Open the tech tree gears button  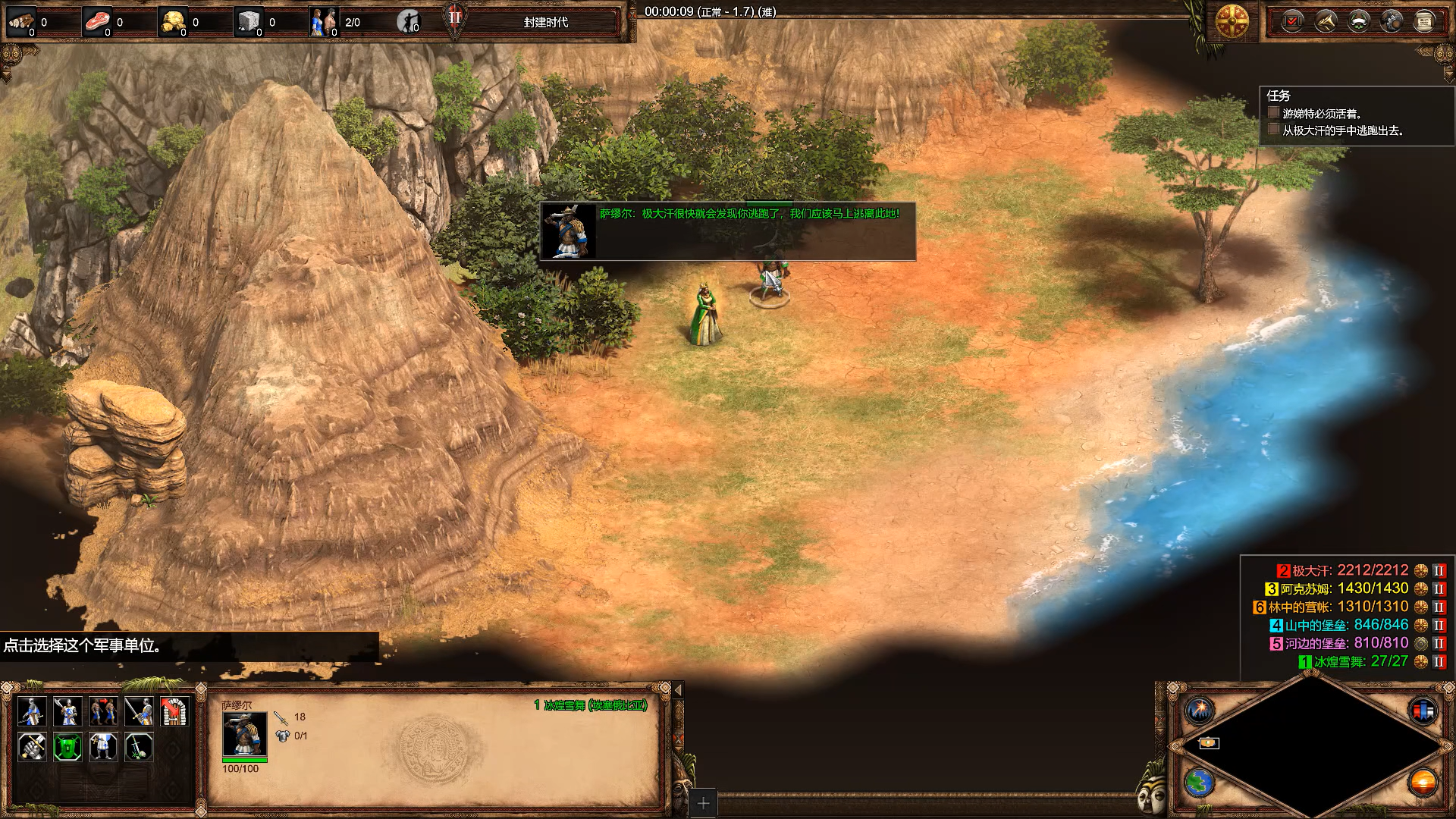[1392, 21]
